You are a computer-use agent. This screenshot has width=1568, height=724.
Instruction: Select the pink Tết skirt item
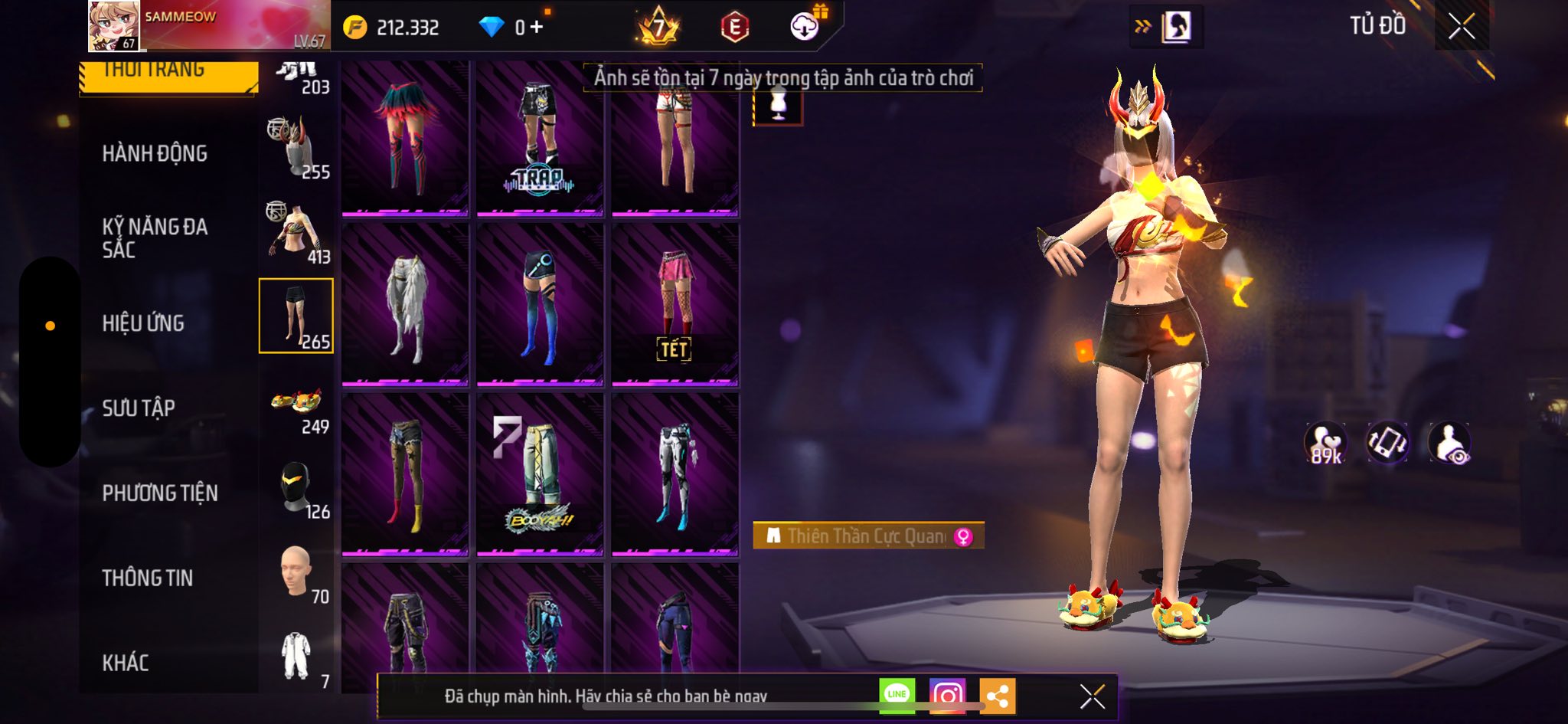675,305
